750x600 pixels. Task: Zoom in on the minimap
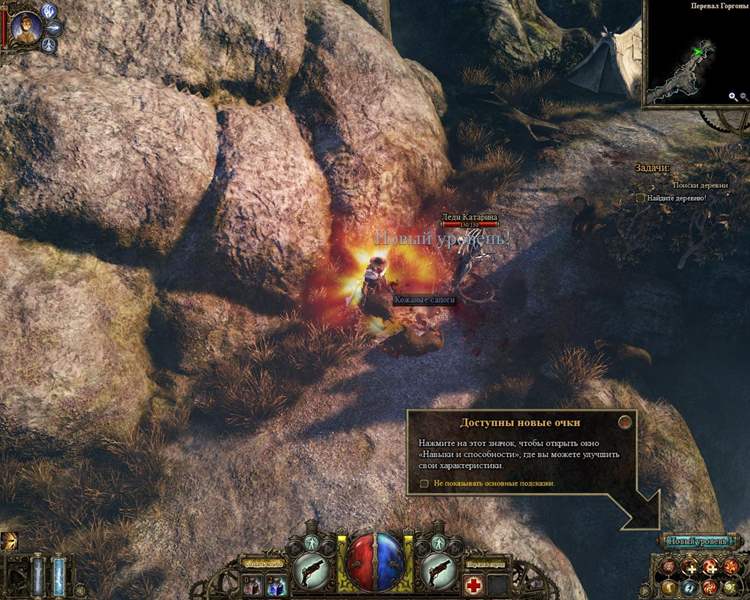[x=733, y=97]
